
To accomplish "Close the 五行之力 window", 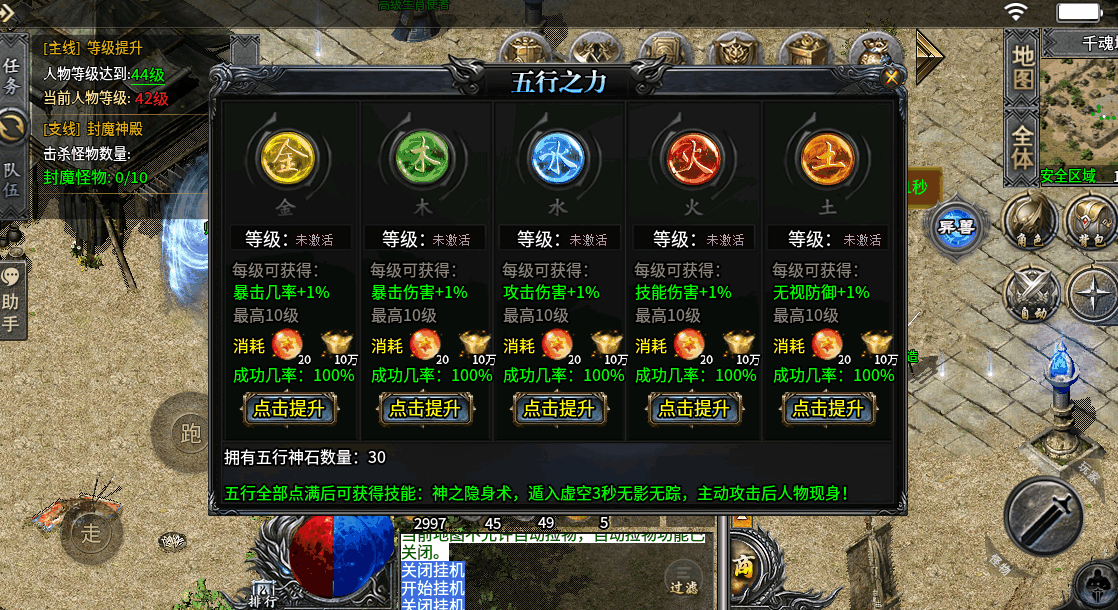I will (891, 75).
